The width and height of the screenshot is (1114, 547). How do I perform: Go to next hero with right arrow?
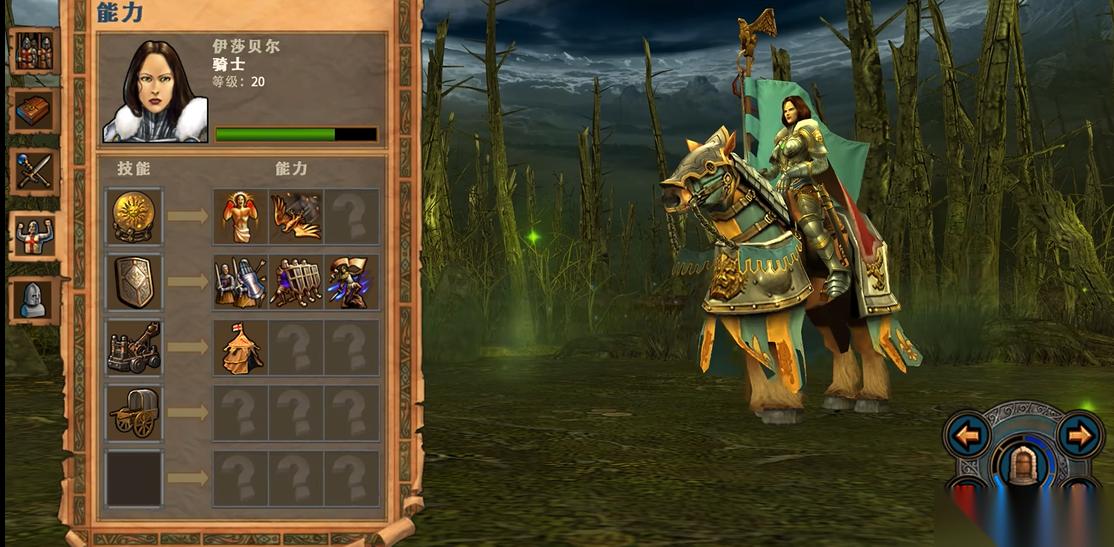click(x=1078, y=435)
